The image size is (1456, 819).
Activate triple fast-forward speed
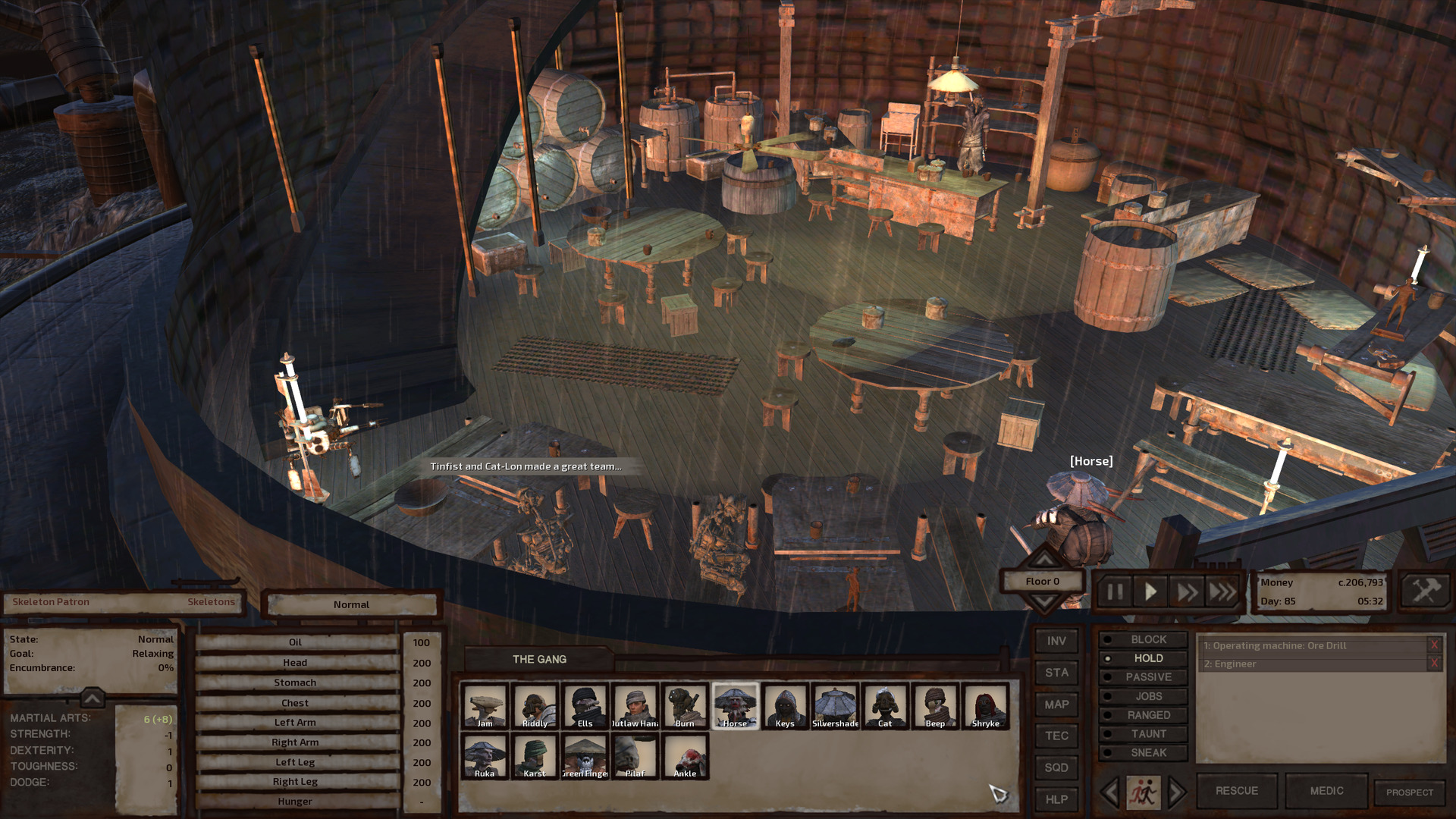coord(1222,591)
